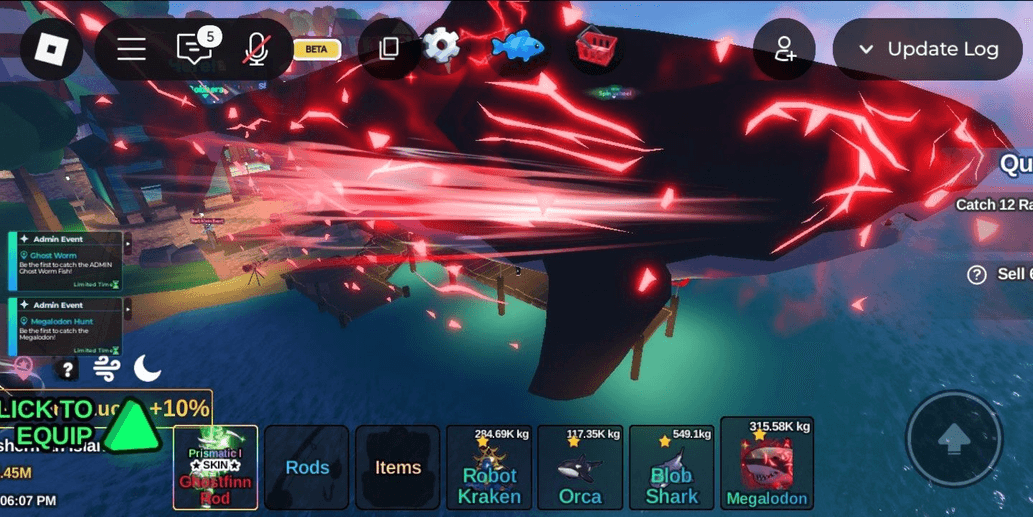Click the wind weather icon
The width and height of the screenshot is (1033, 517).
[107, 369]
